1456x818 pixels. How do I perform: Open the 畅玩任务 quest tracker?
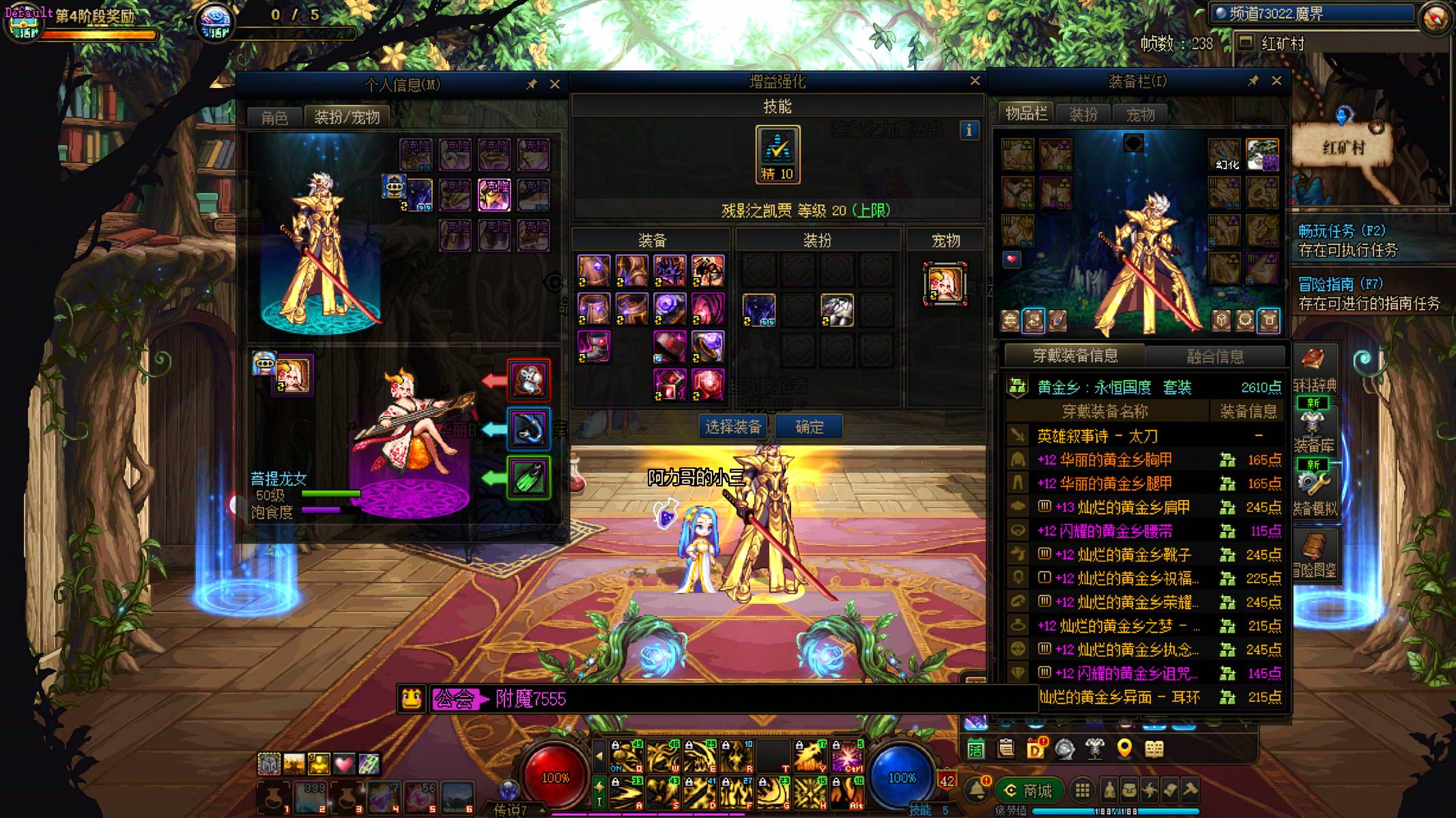pos(1341,231)
